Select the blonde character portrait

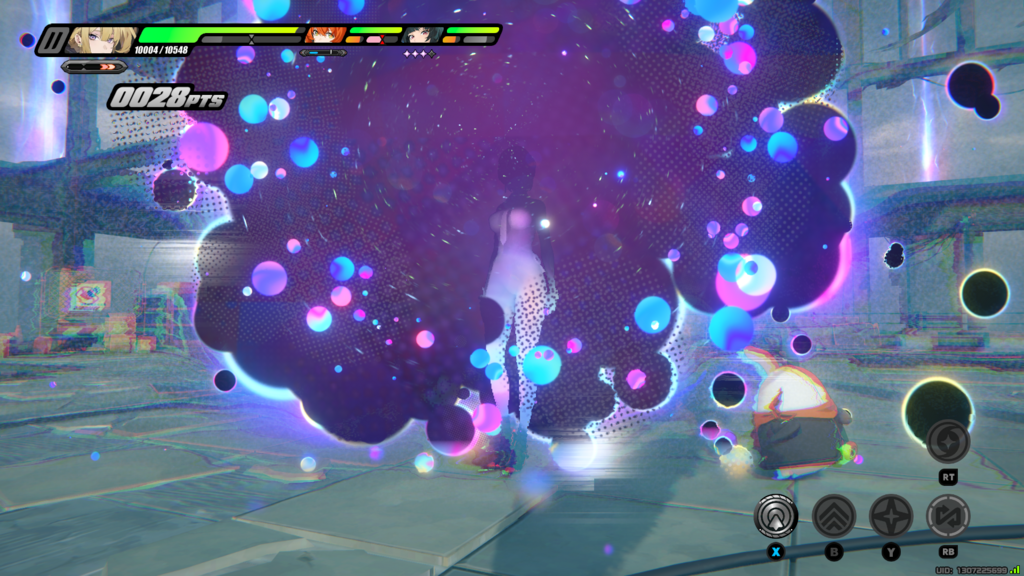[x=101, y=40]
